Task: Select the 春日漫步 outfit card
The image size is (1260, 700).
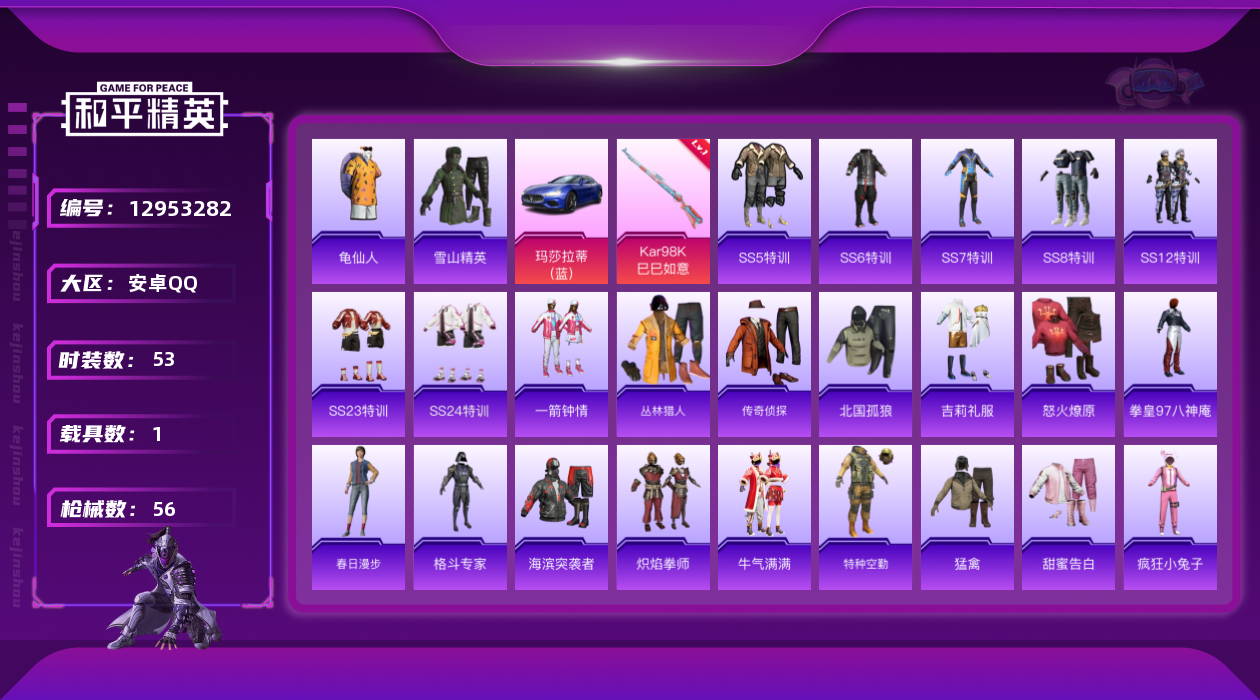Action: [x=358, y=517]
